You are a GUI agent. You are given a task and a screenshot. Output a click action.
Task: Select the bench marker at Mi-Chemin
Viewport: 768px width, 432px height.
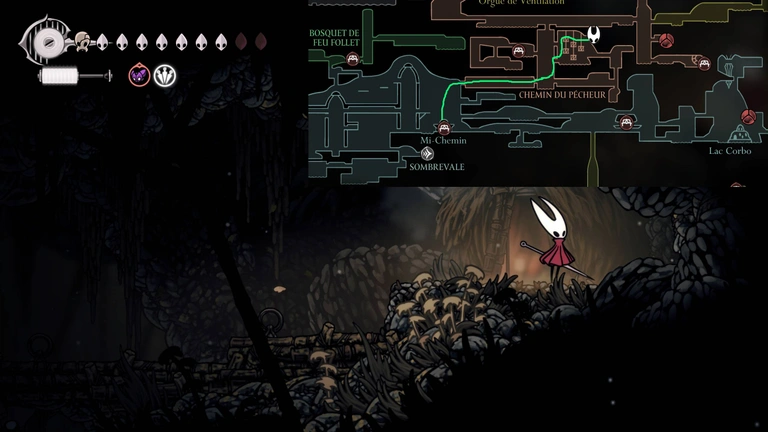444,127
